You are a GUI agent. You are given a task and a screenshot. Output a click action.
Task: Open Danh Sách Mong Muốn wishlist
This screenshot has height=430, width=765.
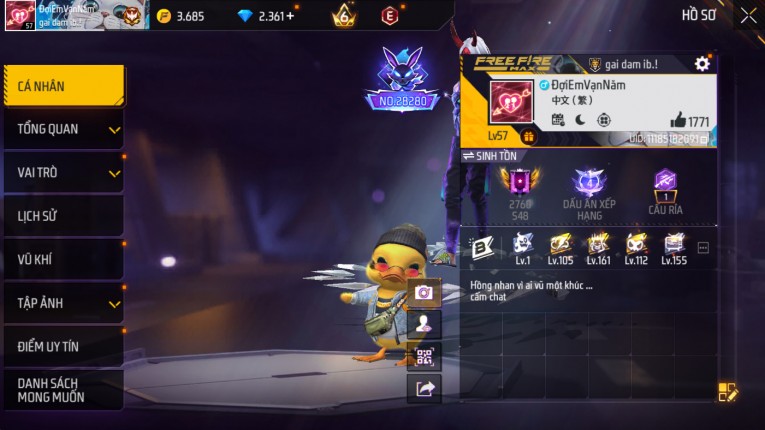(63, 390)
